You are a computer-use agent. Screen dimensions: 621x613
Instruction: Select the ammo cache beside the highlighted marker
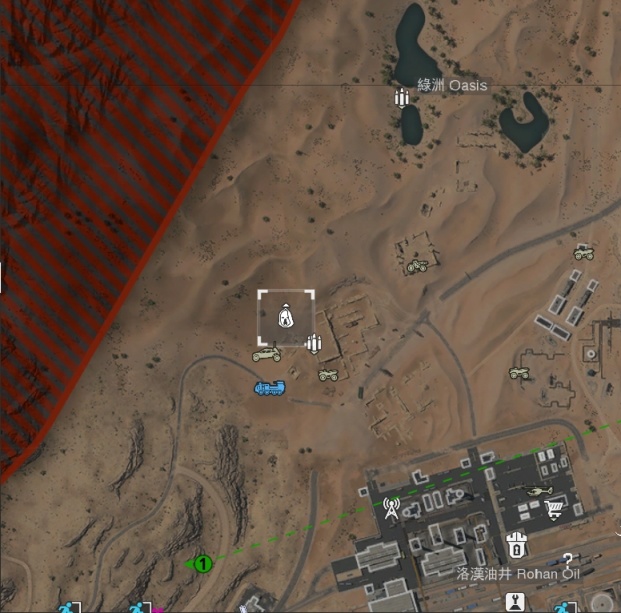click(x=314, y=345)
